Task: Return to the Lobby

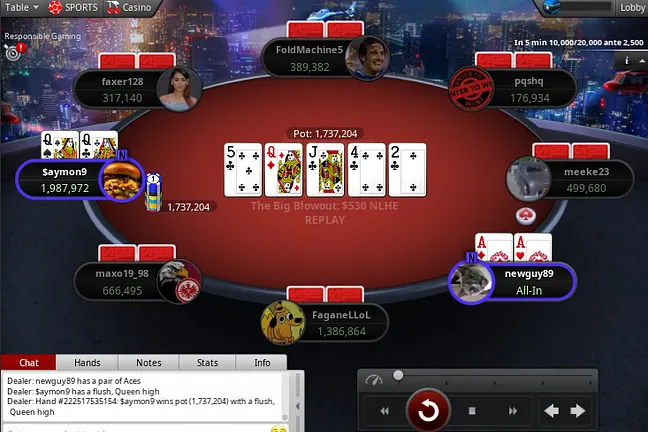Action: click(631, 7)
